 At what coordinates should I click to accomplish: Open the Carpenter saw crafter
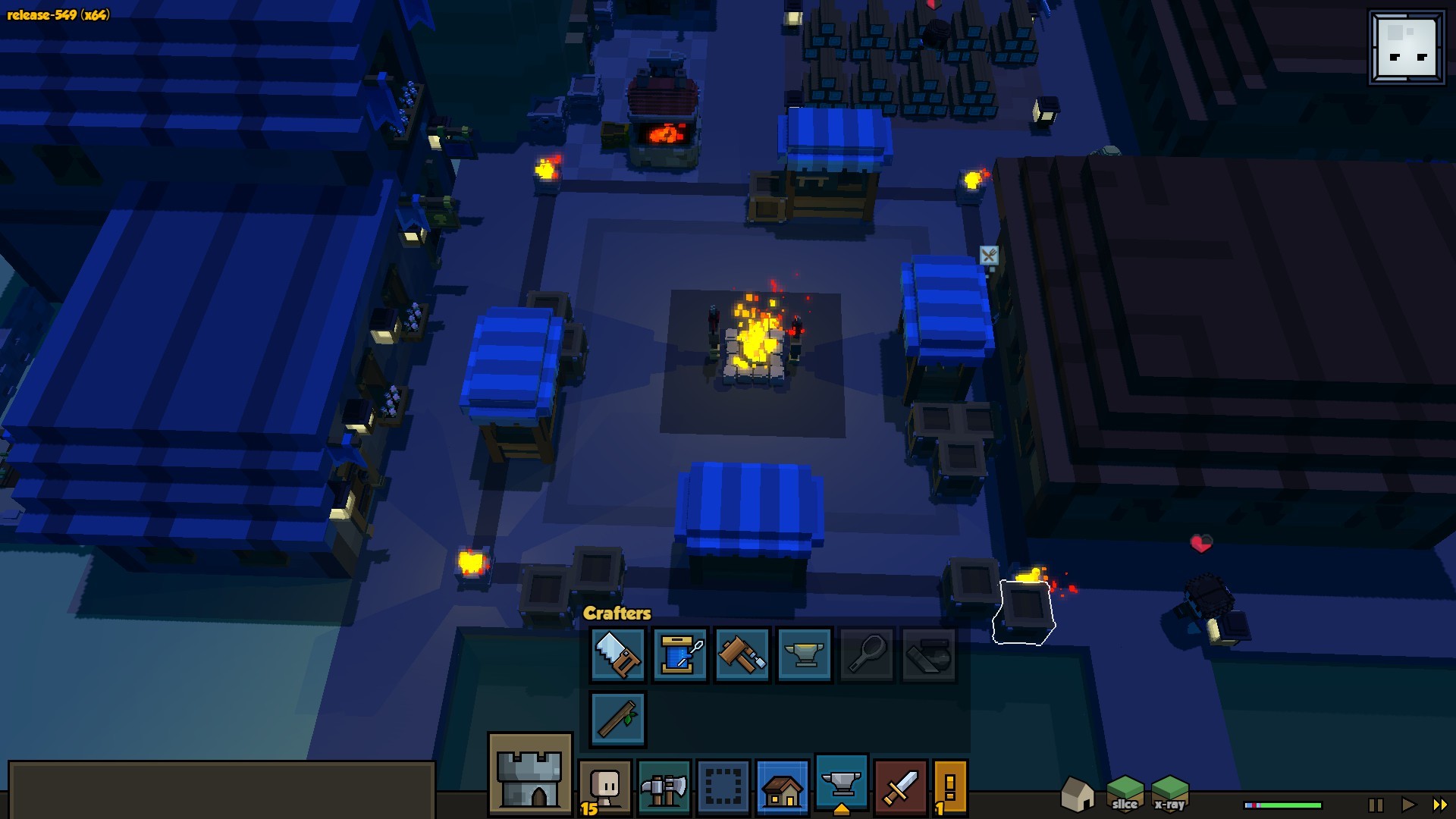tap(618, 654)
